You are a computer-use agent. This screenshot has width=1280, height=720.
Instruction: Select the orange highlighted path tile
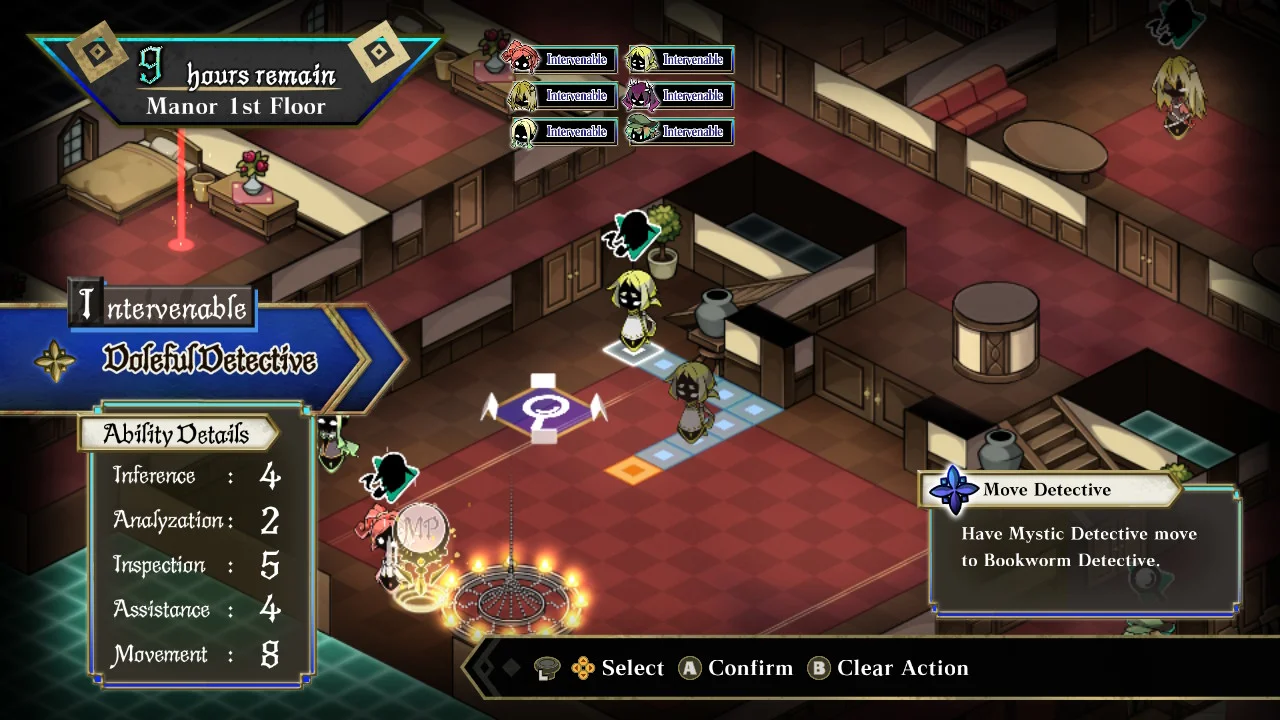coord(632,468)
